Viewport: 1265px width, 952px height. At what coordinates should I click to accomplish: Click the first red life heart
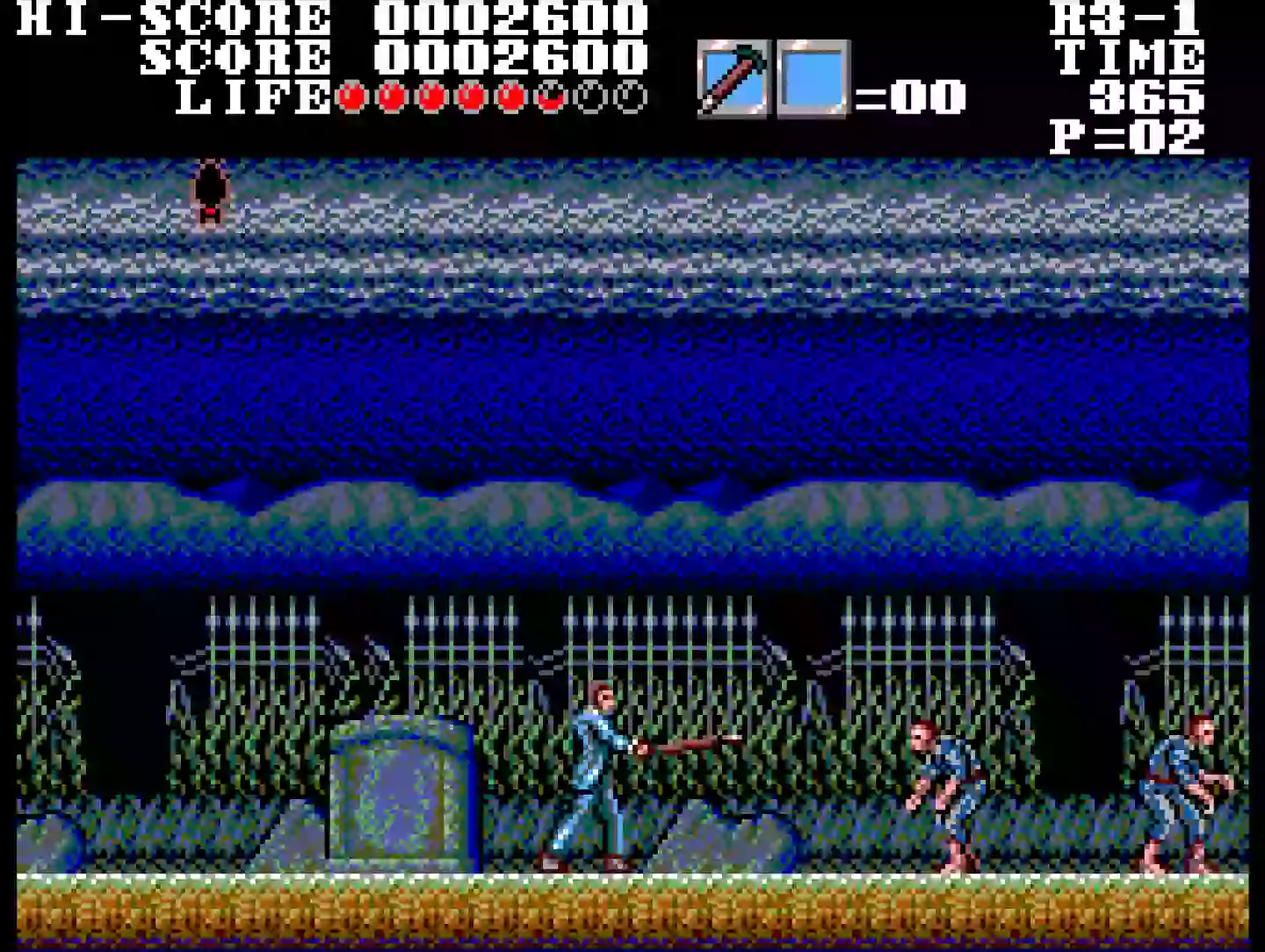[349, 97]
